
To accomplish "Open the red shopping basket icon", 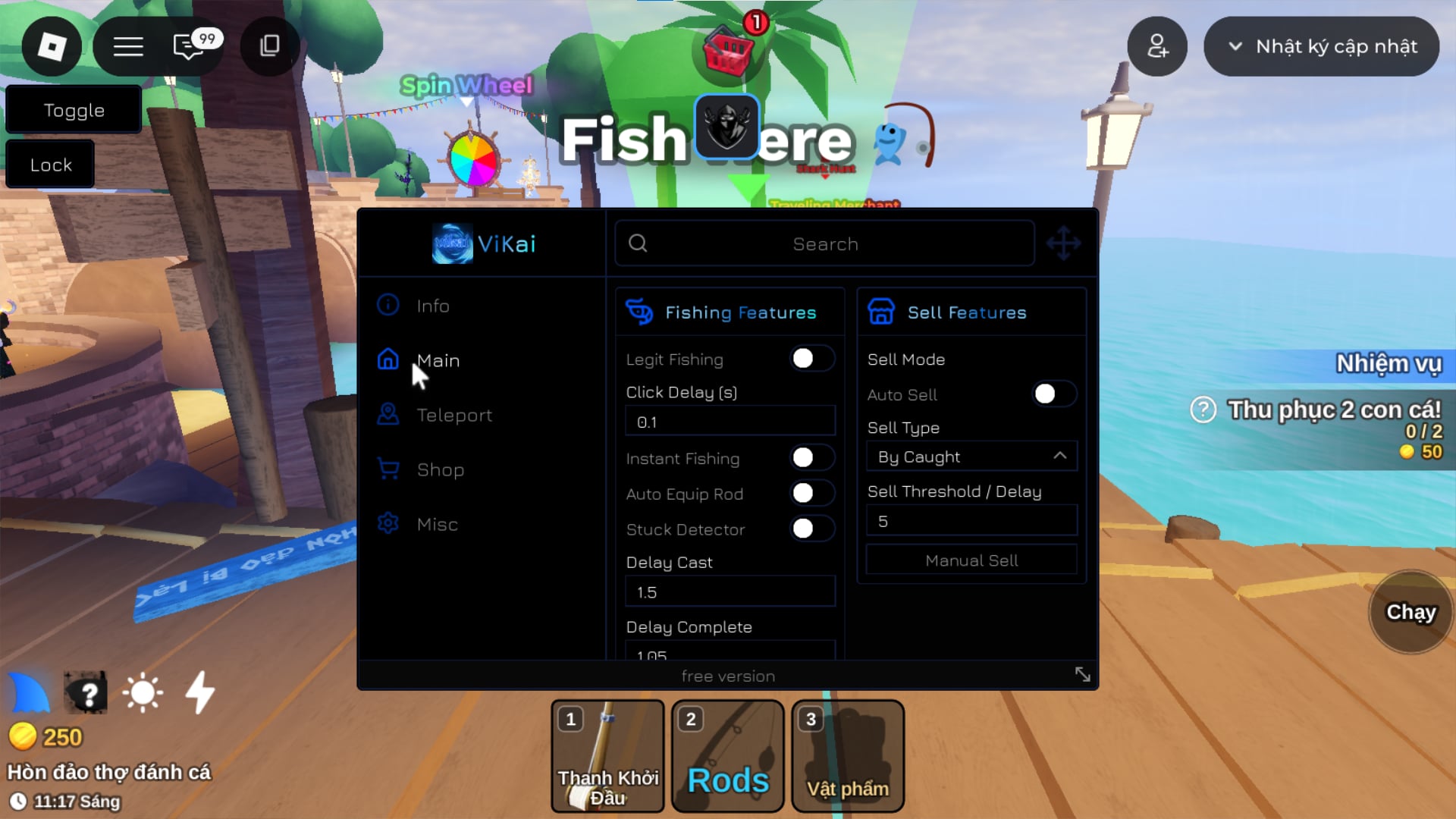I will click(x=728, y=52).
